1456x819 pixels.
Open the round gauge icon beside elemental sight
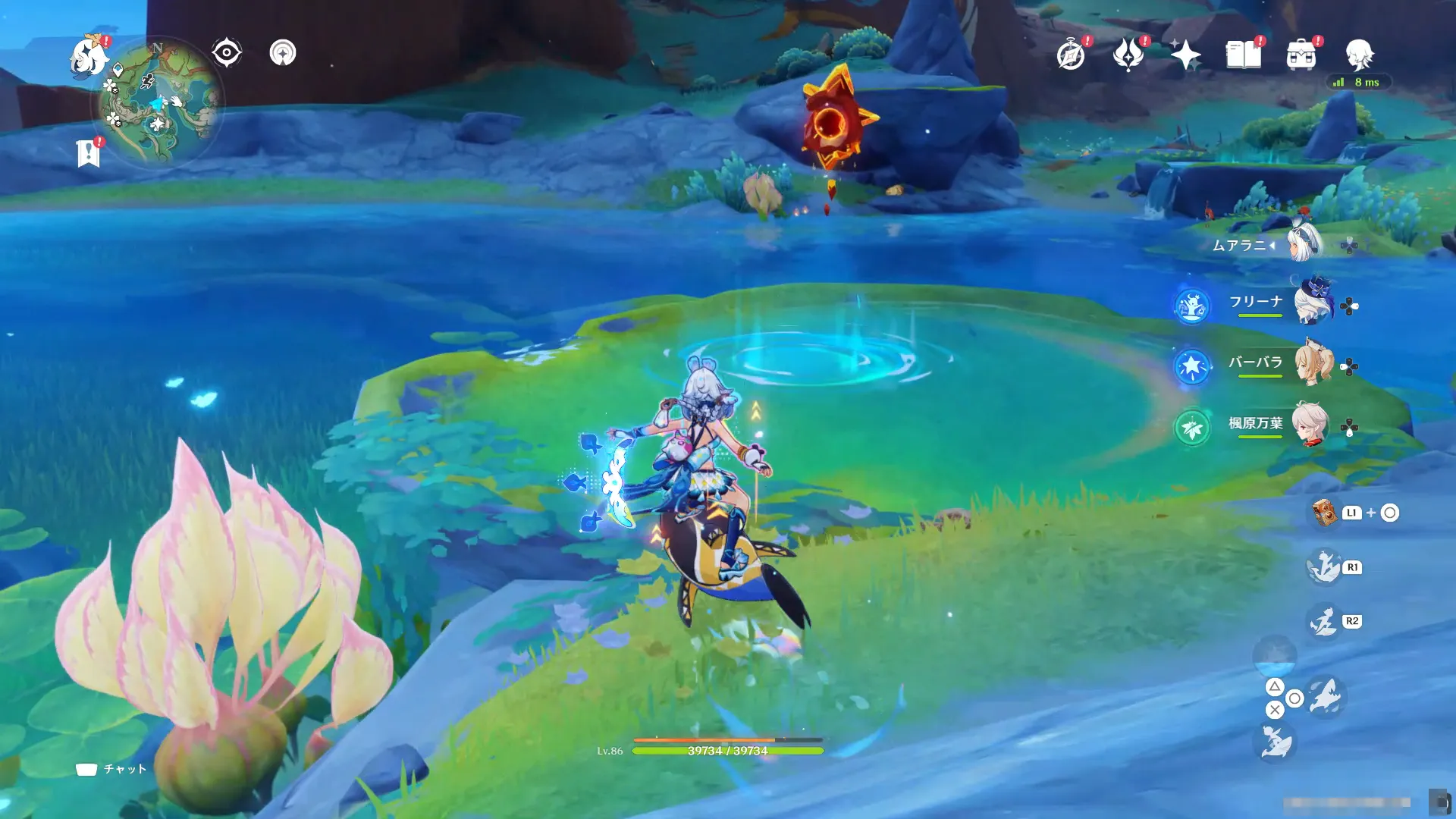coord(283,53)
